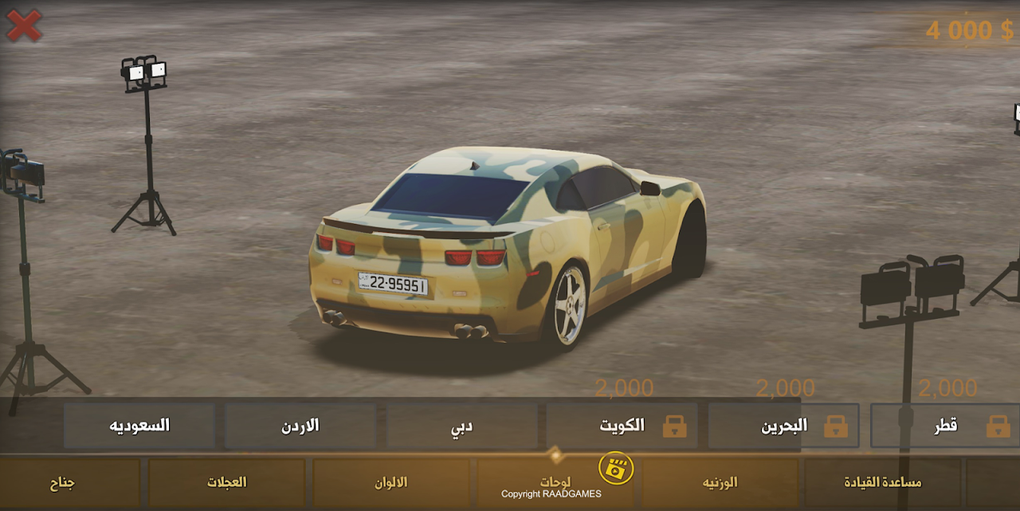Buy the locked البحرين plate
The image size is (1020, 511).
pyautogui.click(x=783, y=426)
